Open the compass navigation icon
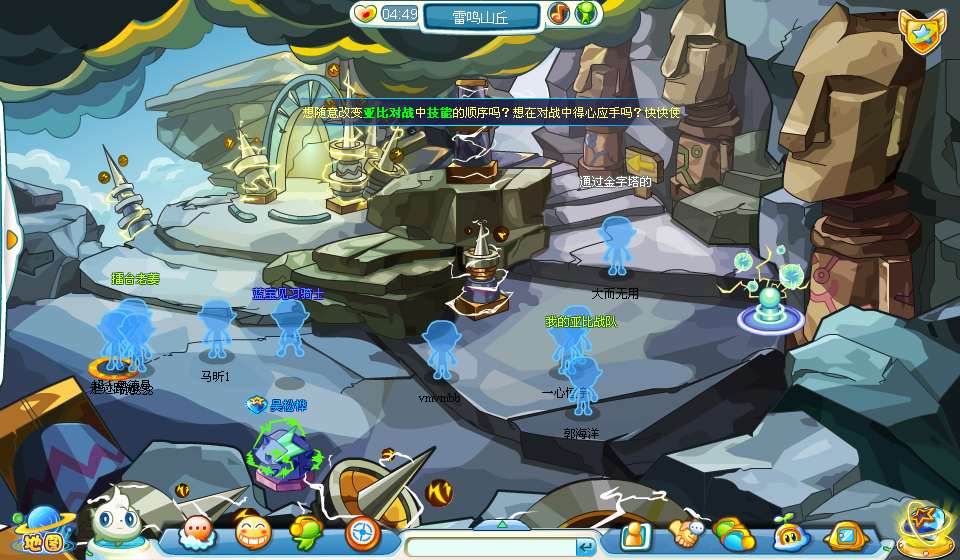Viewport: 960px width, 560px height. pyautogui.click(x=362, y=533)
